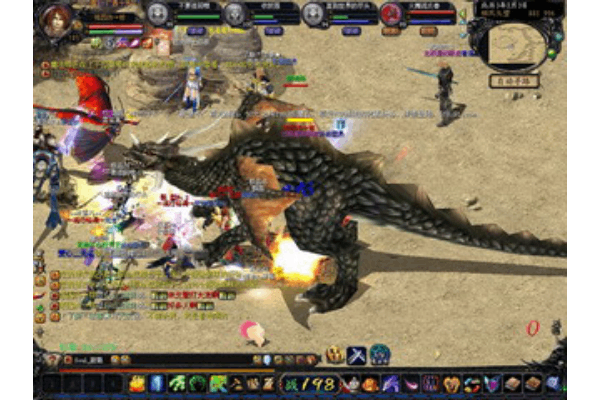This screenshot has width=600, height=400.
Task: Open the golden helmet icon above hotbar
Action: click(x=335, y=355)
